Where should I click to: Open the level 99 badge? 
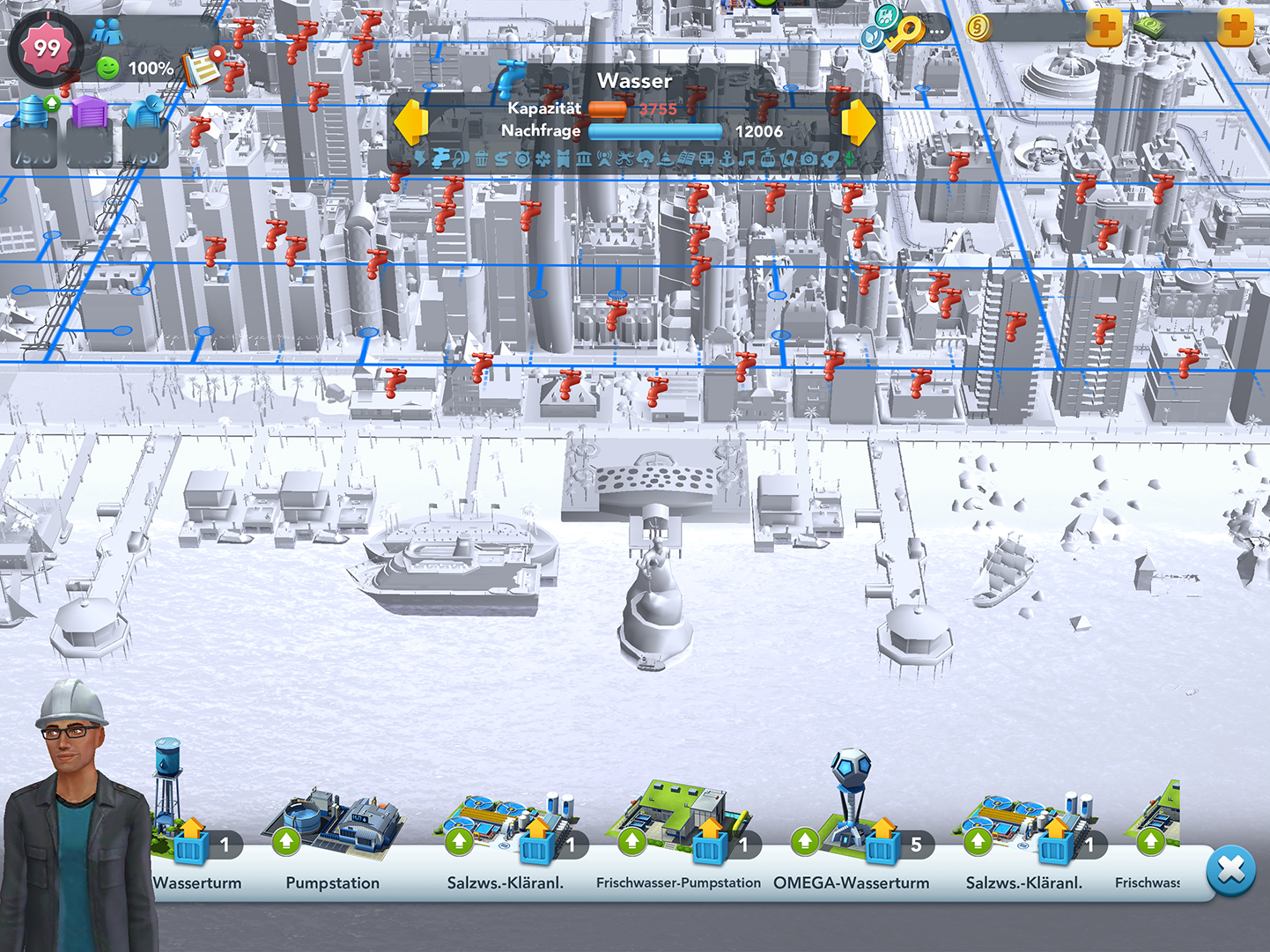[x=46, y=48]
